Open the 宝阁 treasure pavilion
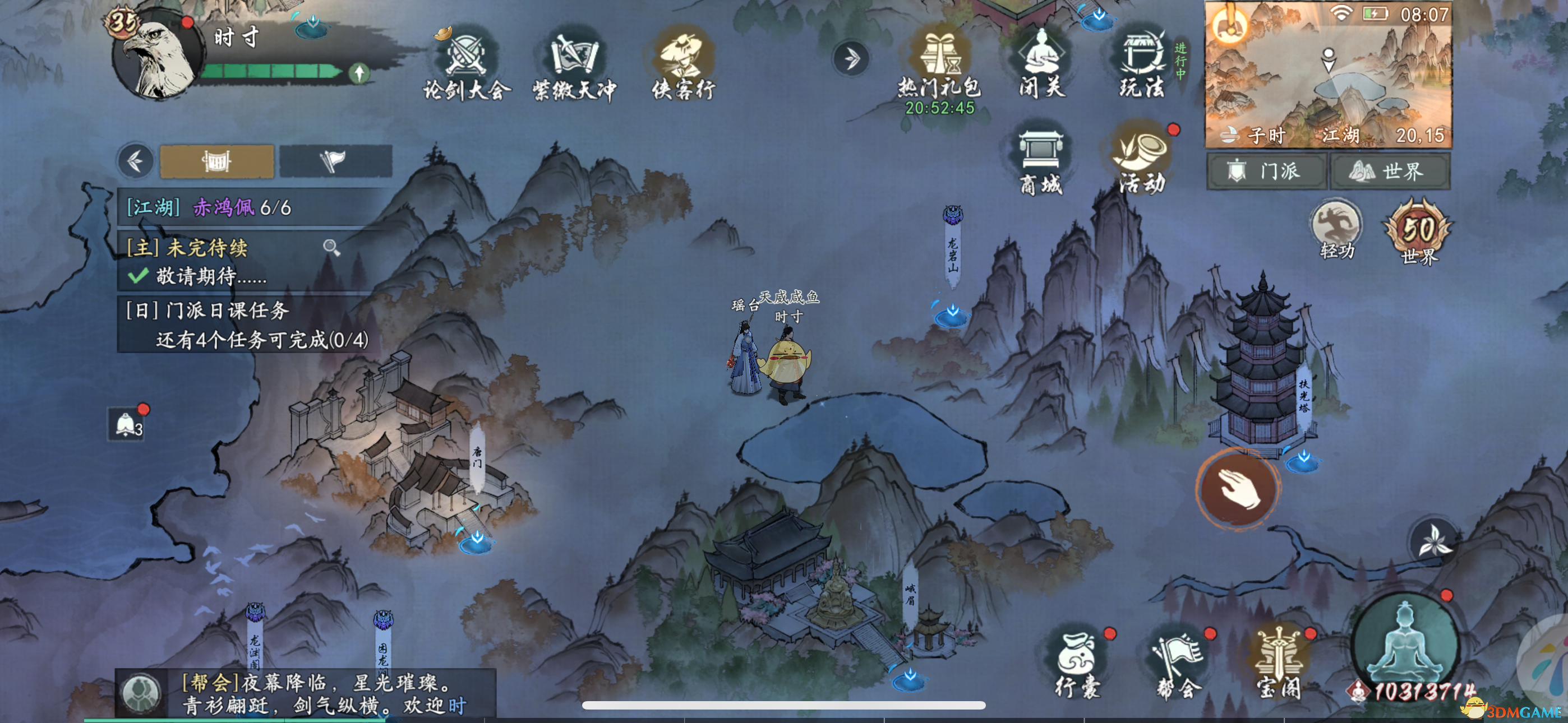Image resolution: width=1568 pixels, height=723 pixels. pyautogui.click(x=1279, y=665)
